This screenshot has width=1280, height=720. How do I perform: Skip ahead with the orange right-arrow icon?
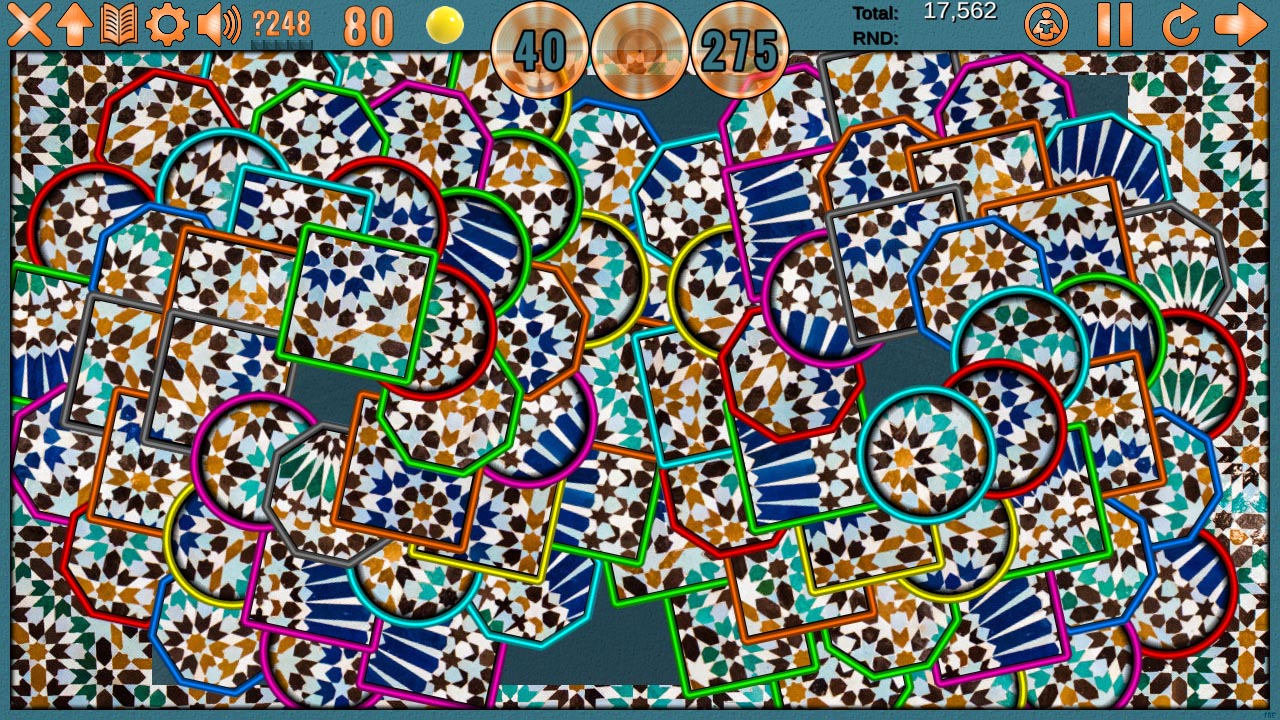click(1243, 27)
